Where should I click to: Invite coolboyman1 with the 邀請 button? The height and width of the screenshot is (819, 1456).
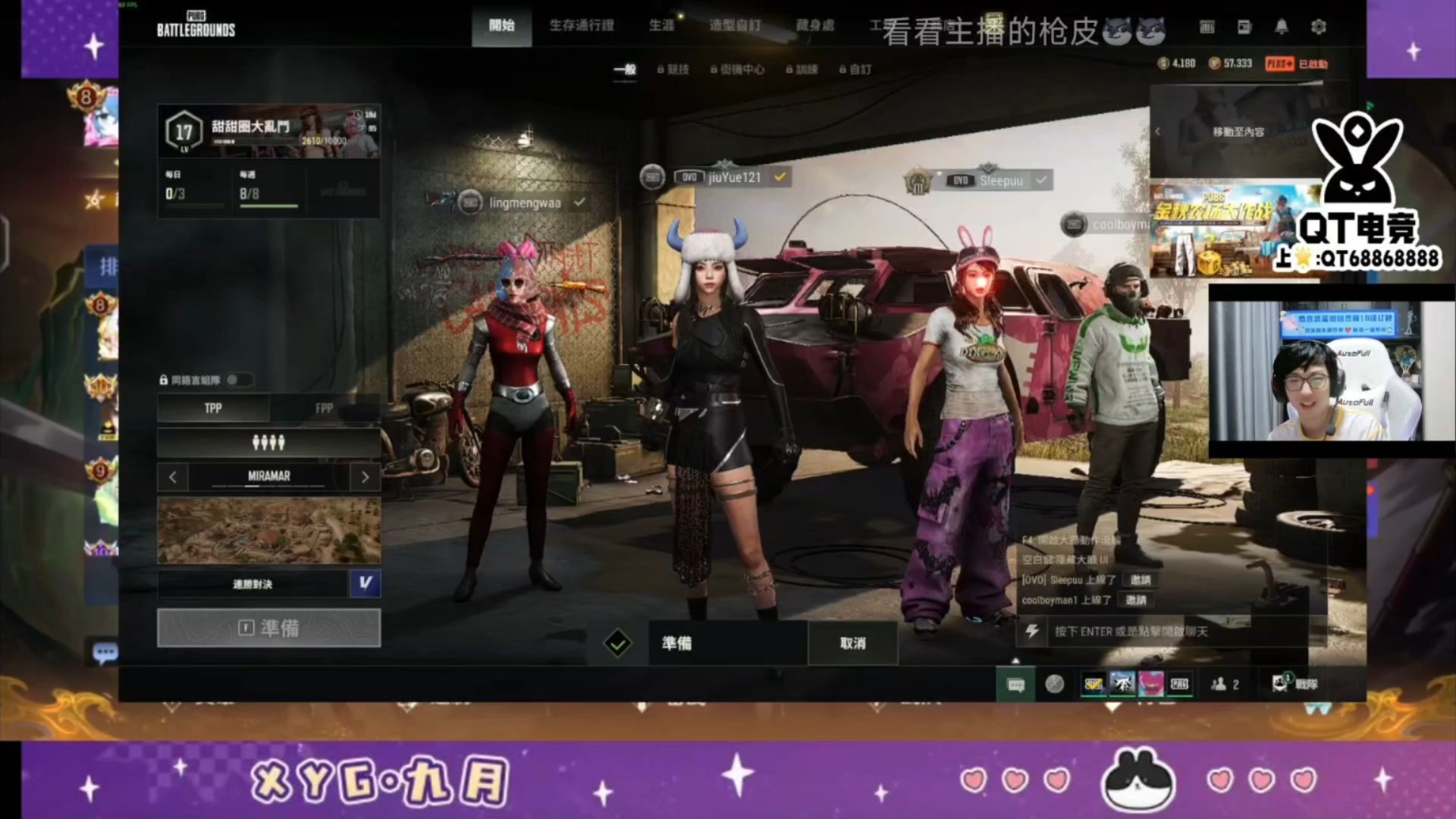tap(1135, 600)
